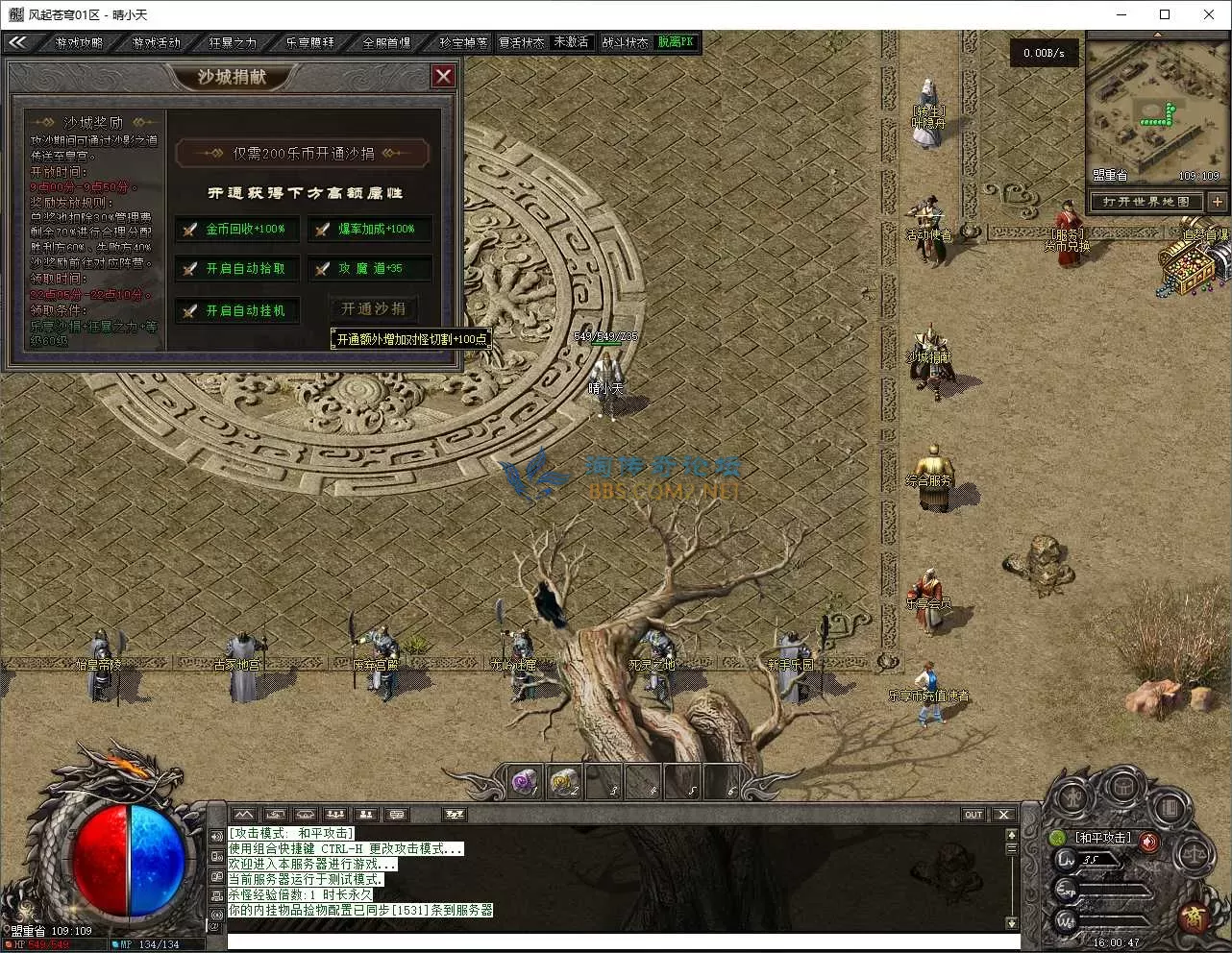Close the 沙城捐献 donation panel
Screen dimensions: 1232x953
(x=443, y=76)
